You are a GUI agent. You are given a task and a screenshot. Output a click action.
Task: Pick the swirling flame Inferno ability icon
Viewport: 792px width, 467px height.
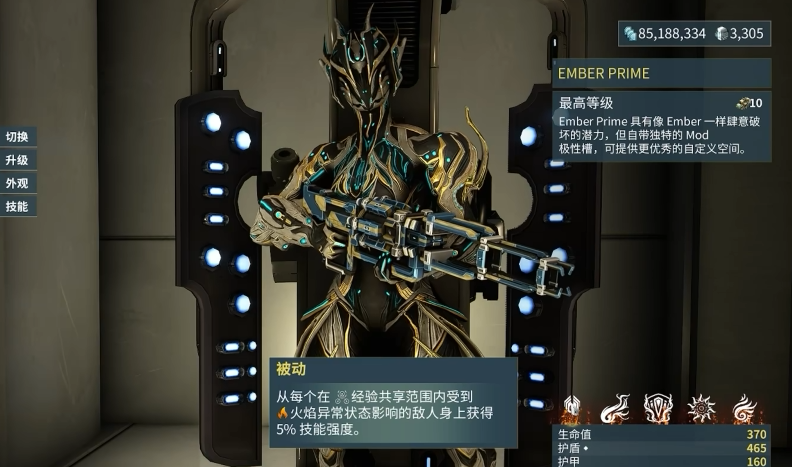[745, 408]
